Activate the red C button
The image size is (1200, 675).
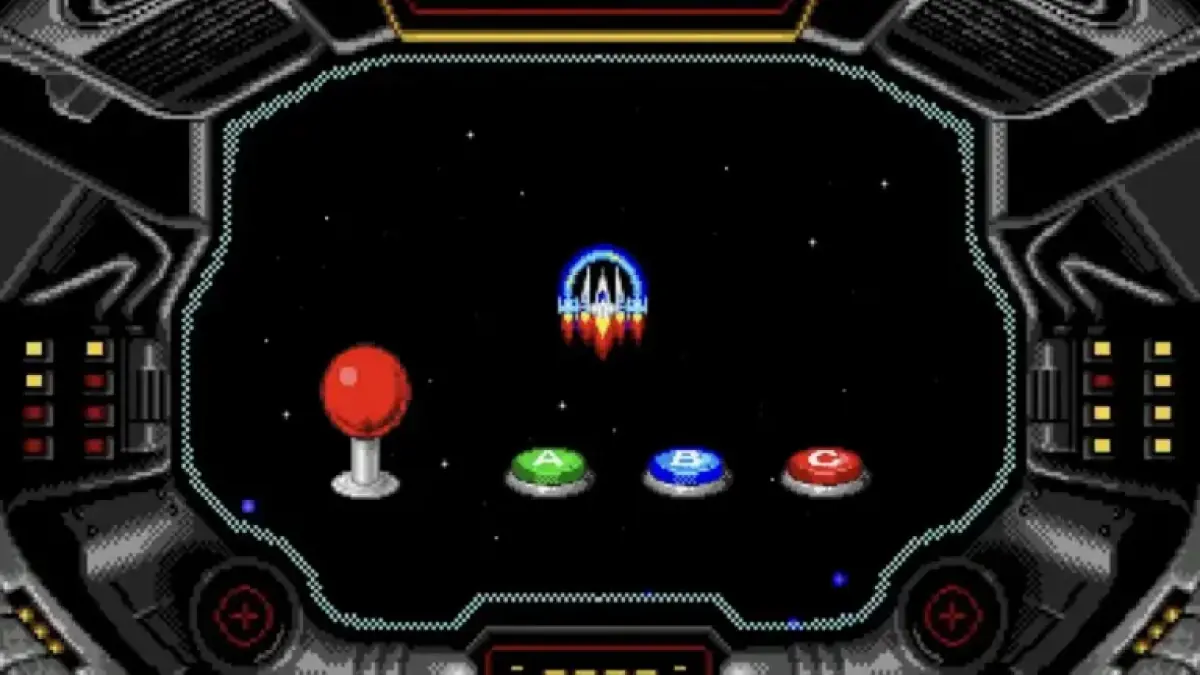(x=824, y=465)
